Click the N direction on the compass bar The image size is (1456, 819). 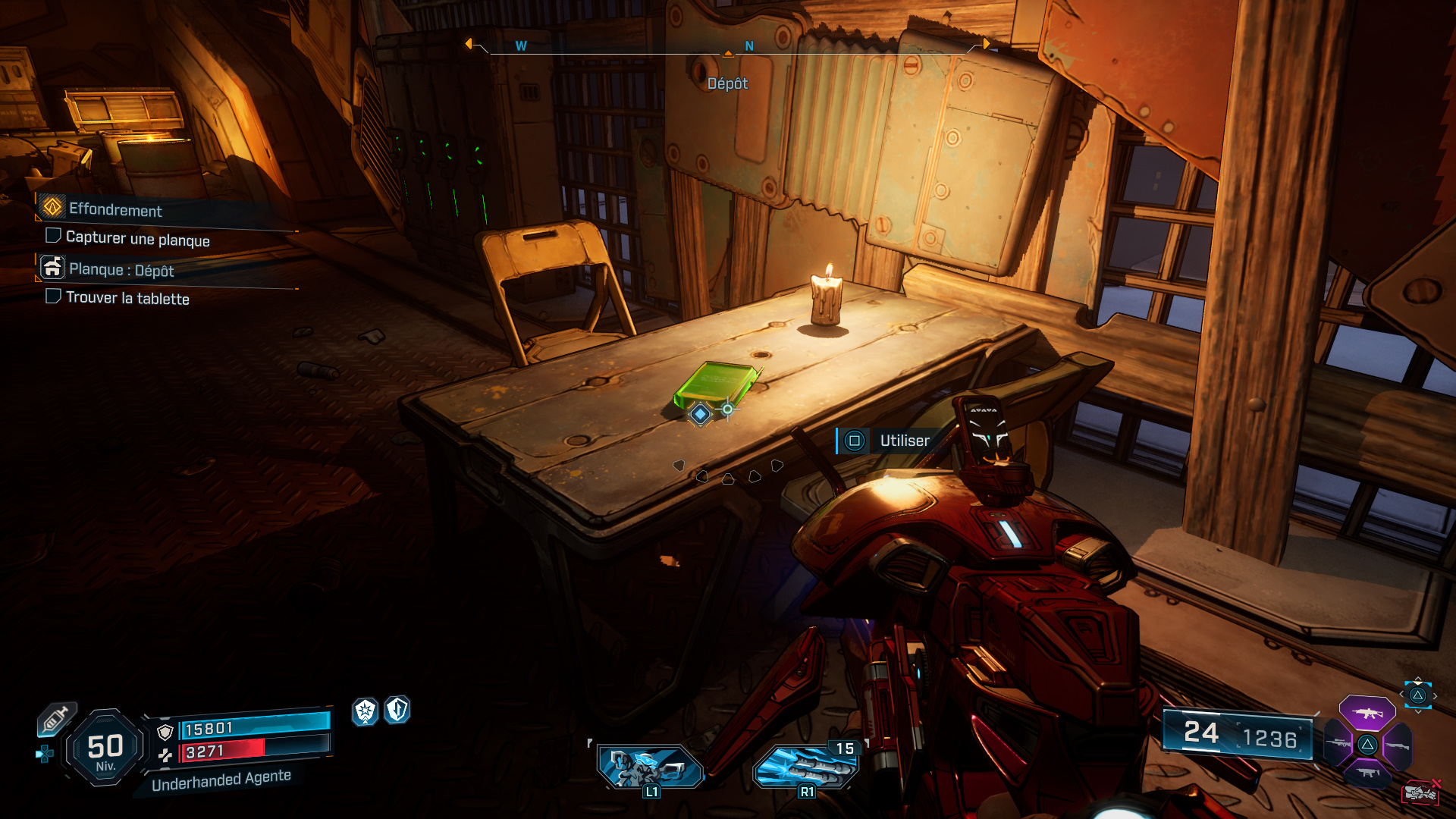[749, 45]
